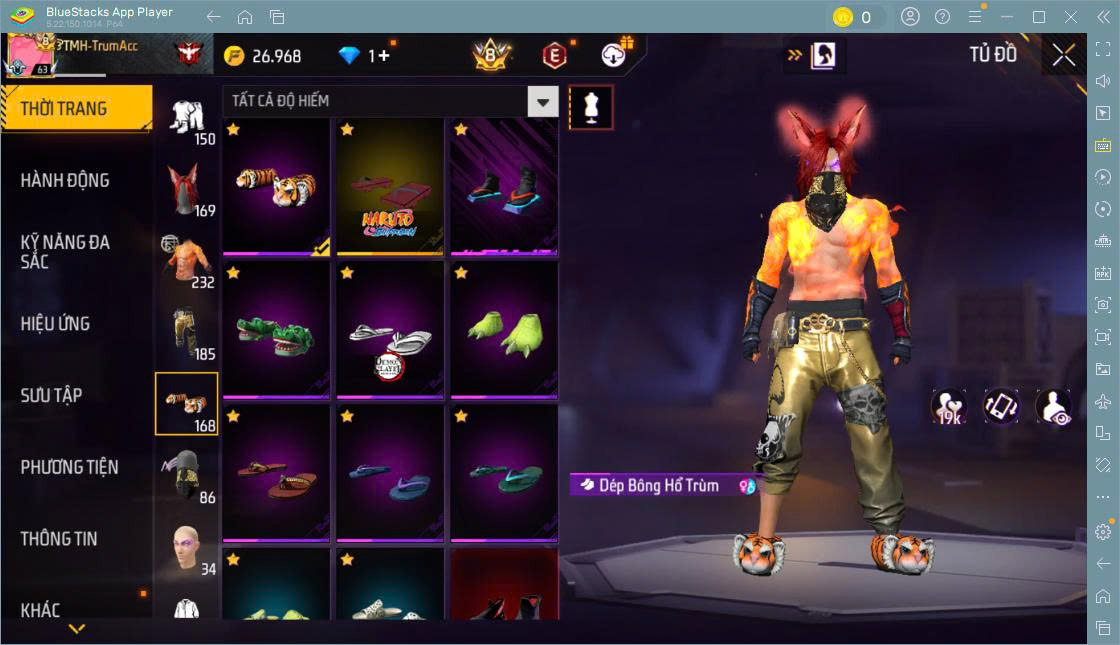Pick the green crocodile slippers

(277, 330)
